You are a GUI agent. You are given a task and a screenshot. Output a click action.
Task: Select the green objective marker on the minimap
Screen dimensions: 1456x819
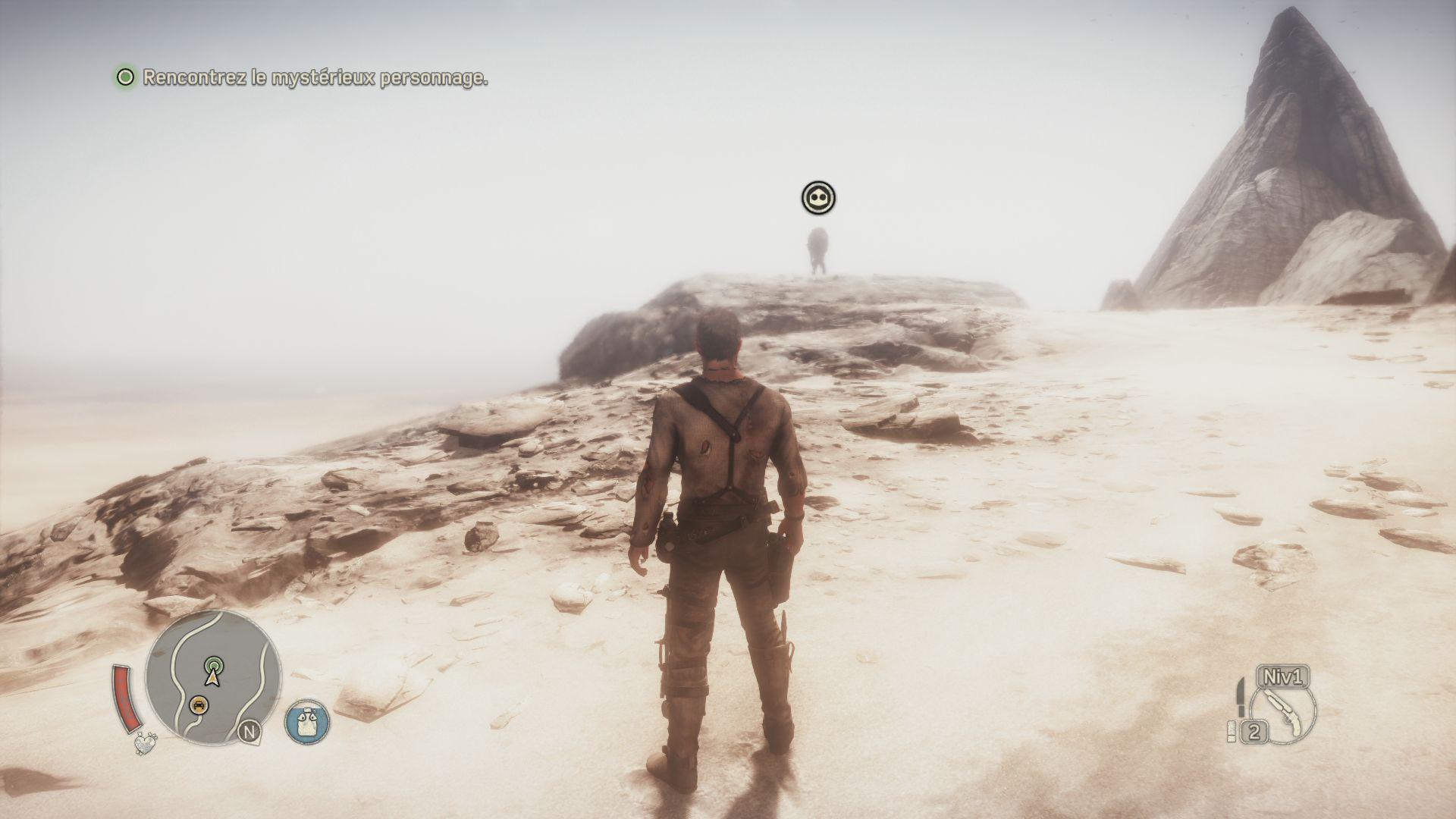point(215,665)
